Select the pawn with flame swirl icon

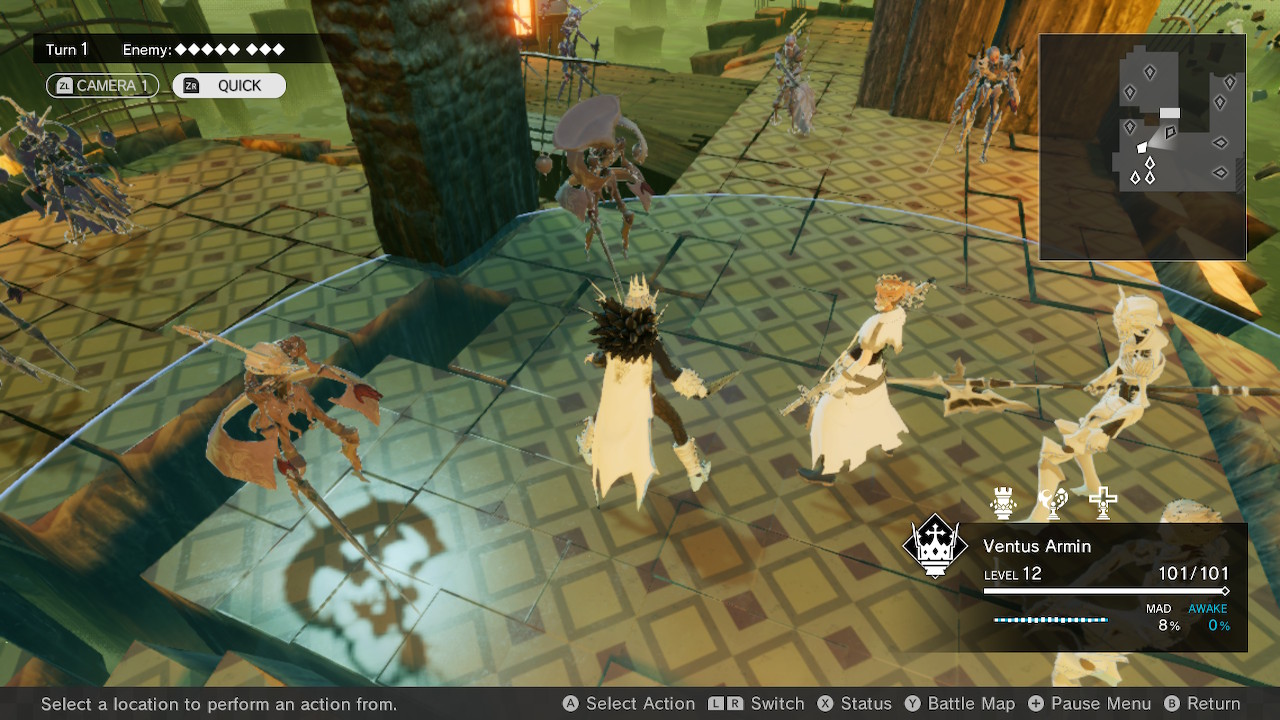pos(1052,503)
